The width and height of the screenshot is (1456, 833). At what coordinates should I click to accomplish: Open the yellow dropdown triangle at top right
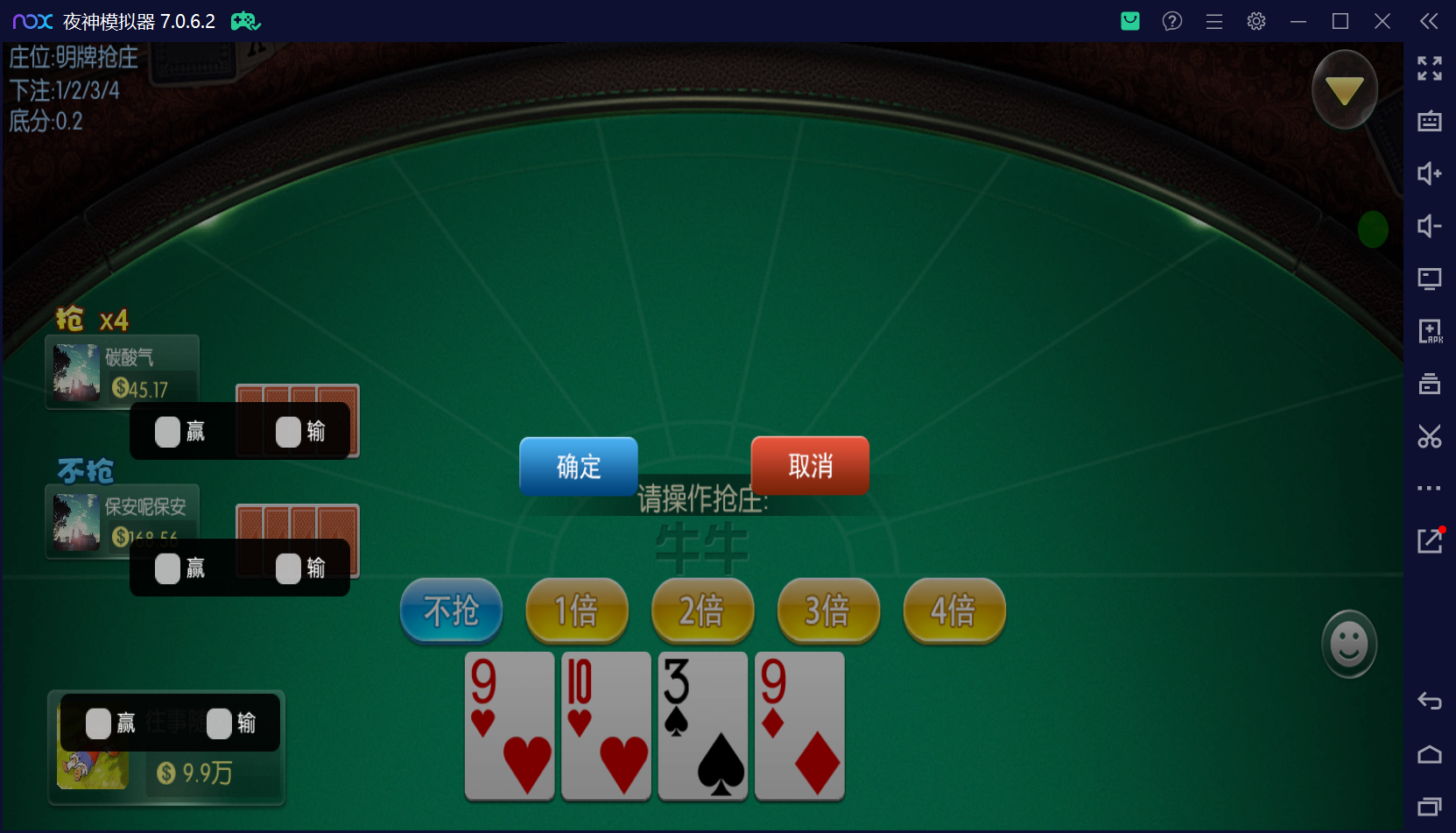1345,88
